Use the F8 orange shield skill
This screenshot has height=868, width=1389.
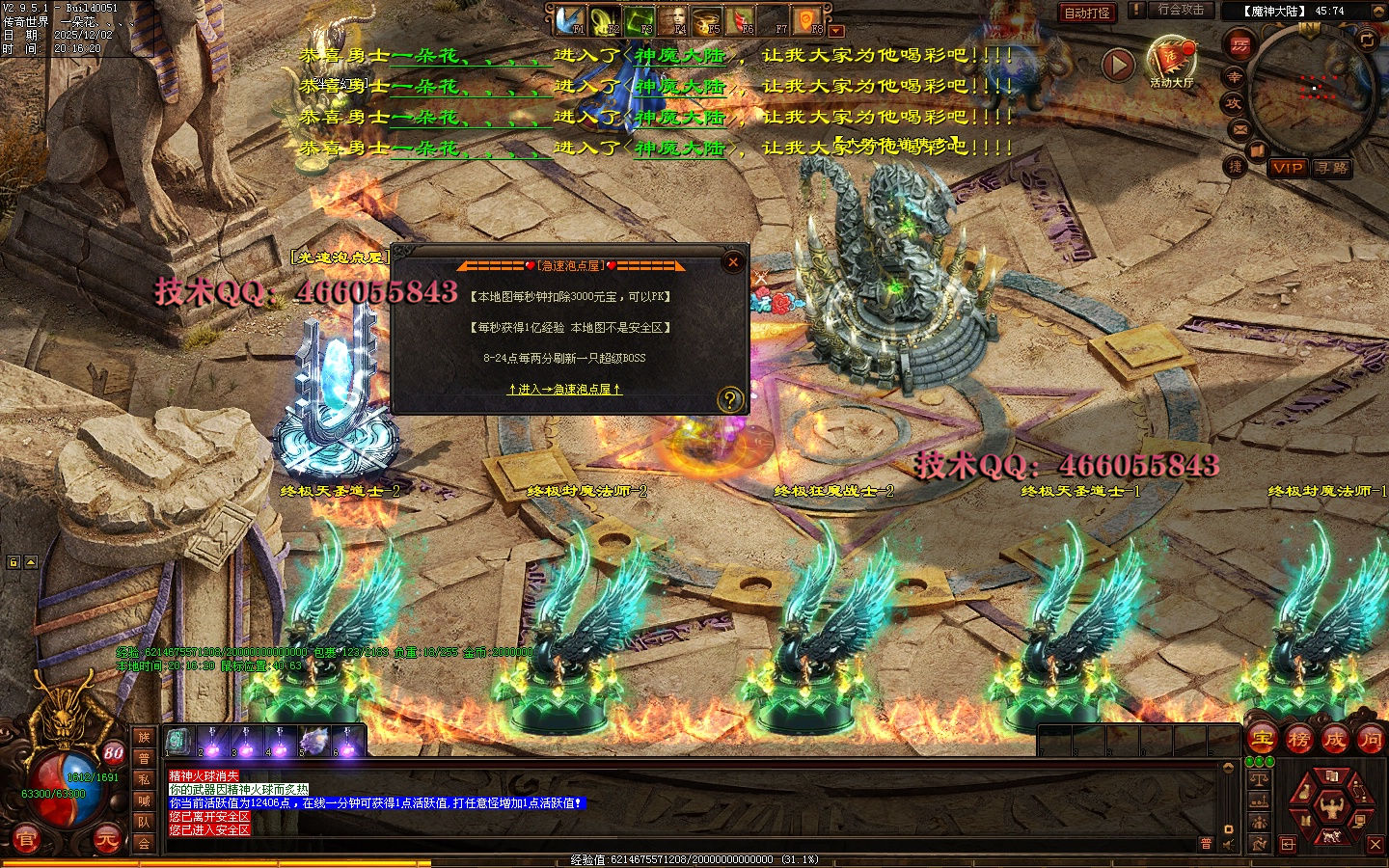point(806,19)
